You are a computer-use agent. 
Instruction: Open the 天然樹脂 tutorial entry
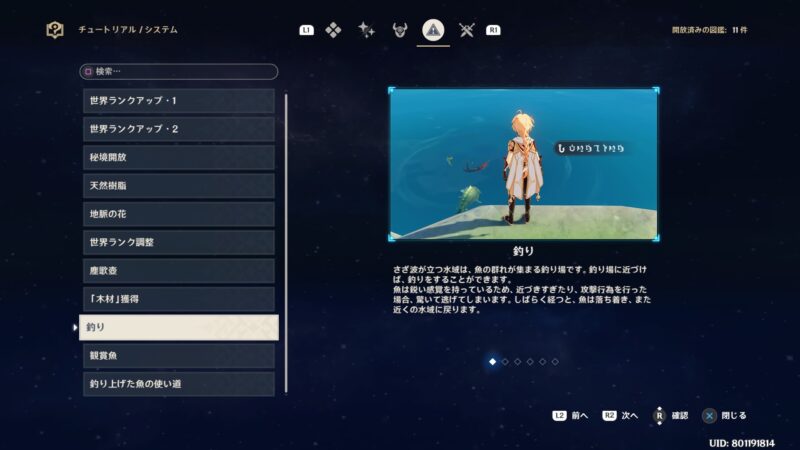178,186
